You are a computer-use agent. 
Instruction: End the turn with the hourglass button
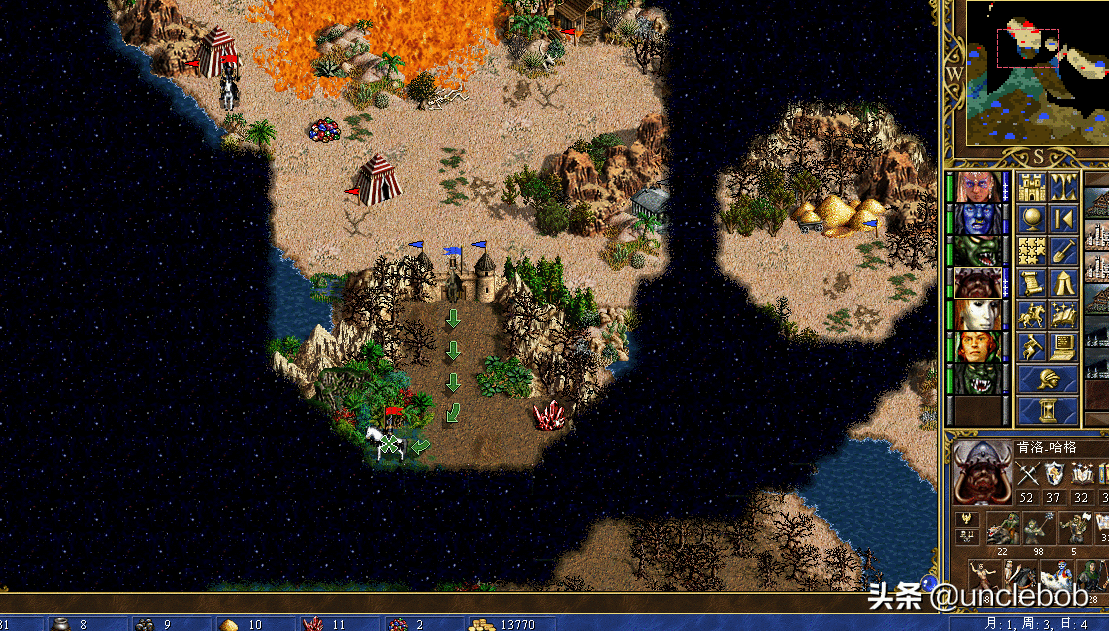(1047, 410)
